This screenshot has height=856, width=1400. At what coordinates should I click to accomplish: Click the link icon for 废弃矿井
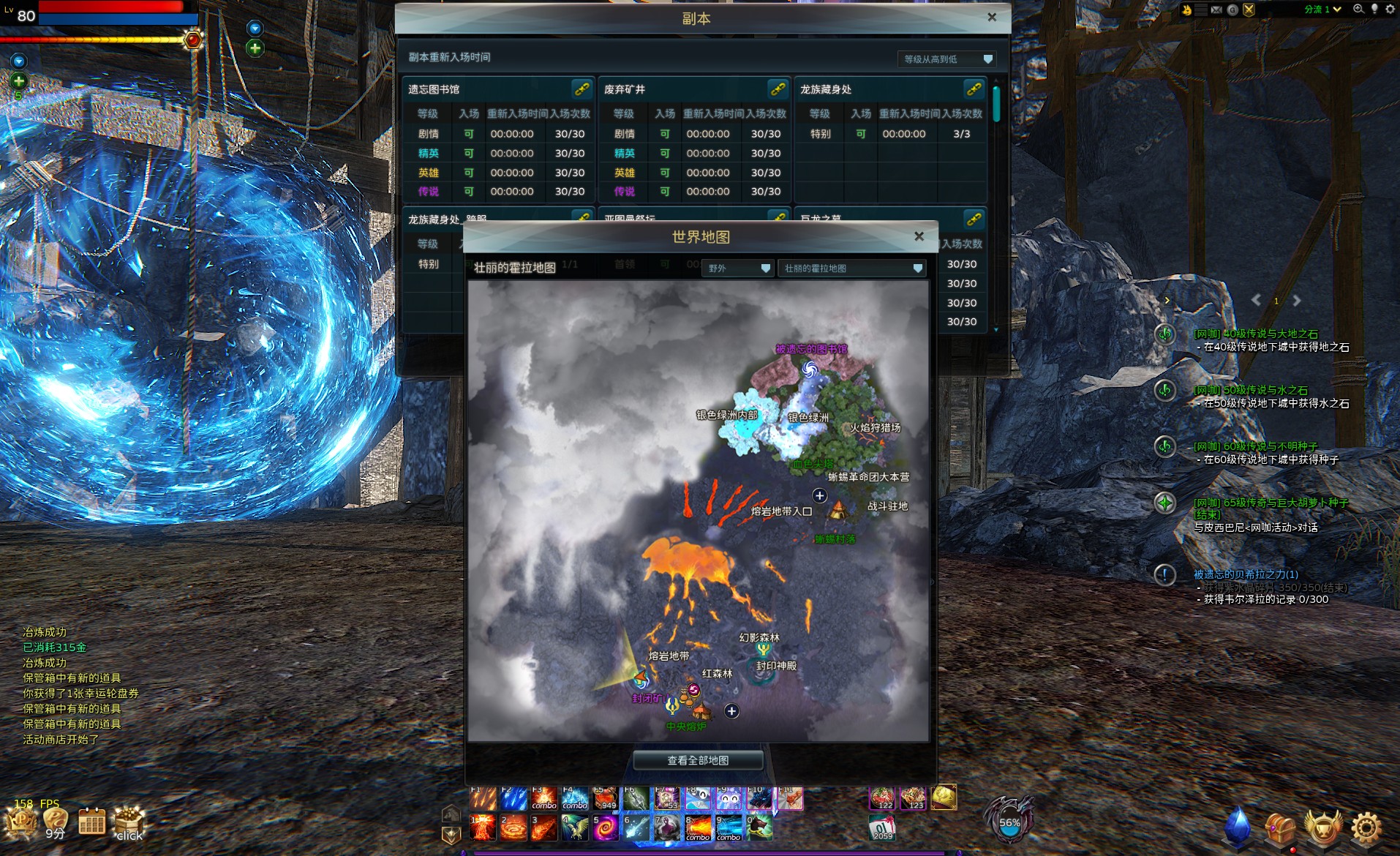tap(778, 89)
